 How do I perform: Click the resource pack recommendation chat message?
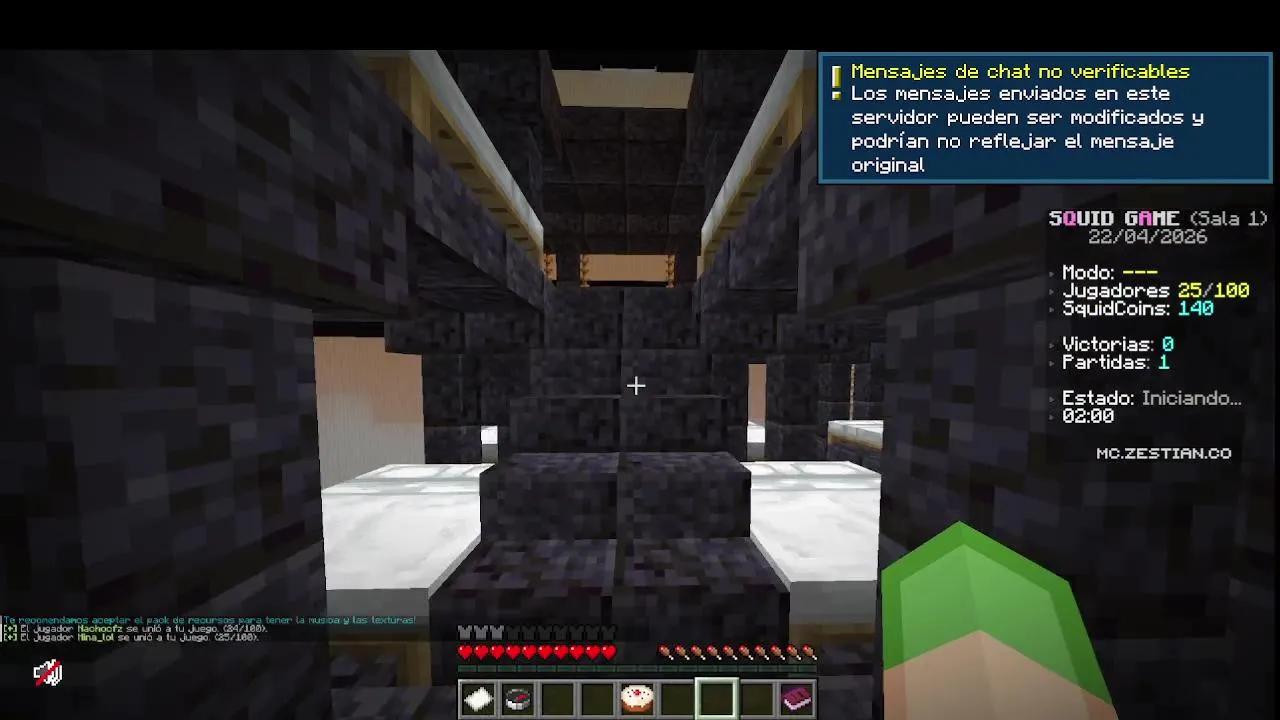(x=210, y=620)
